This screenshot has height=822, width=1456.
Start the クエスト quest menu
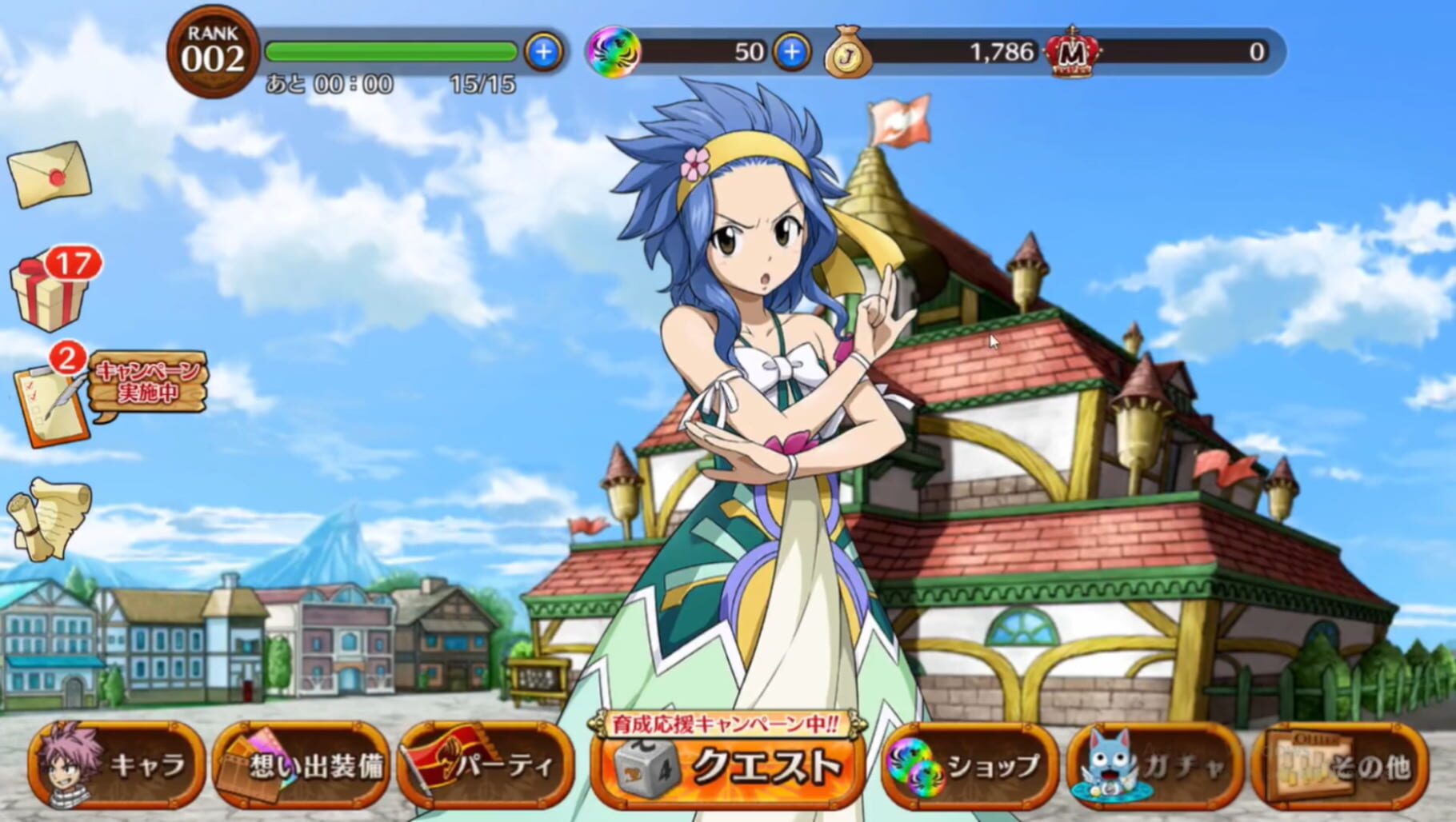729,765
